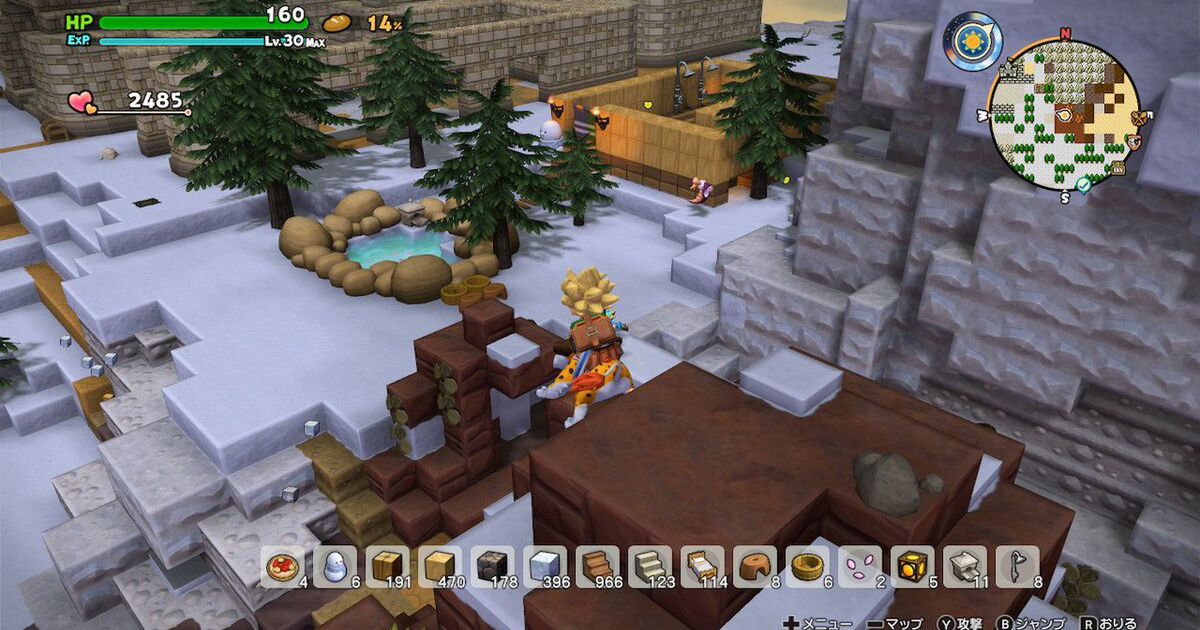The image size is (1200, 630).
Task: Pick the white stone fixture stack of 11
Action: point(963,566)
